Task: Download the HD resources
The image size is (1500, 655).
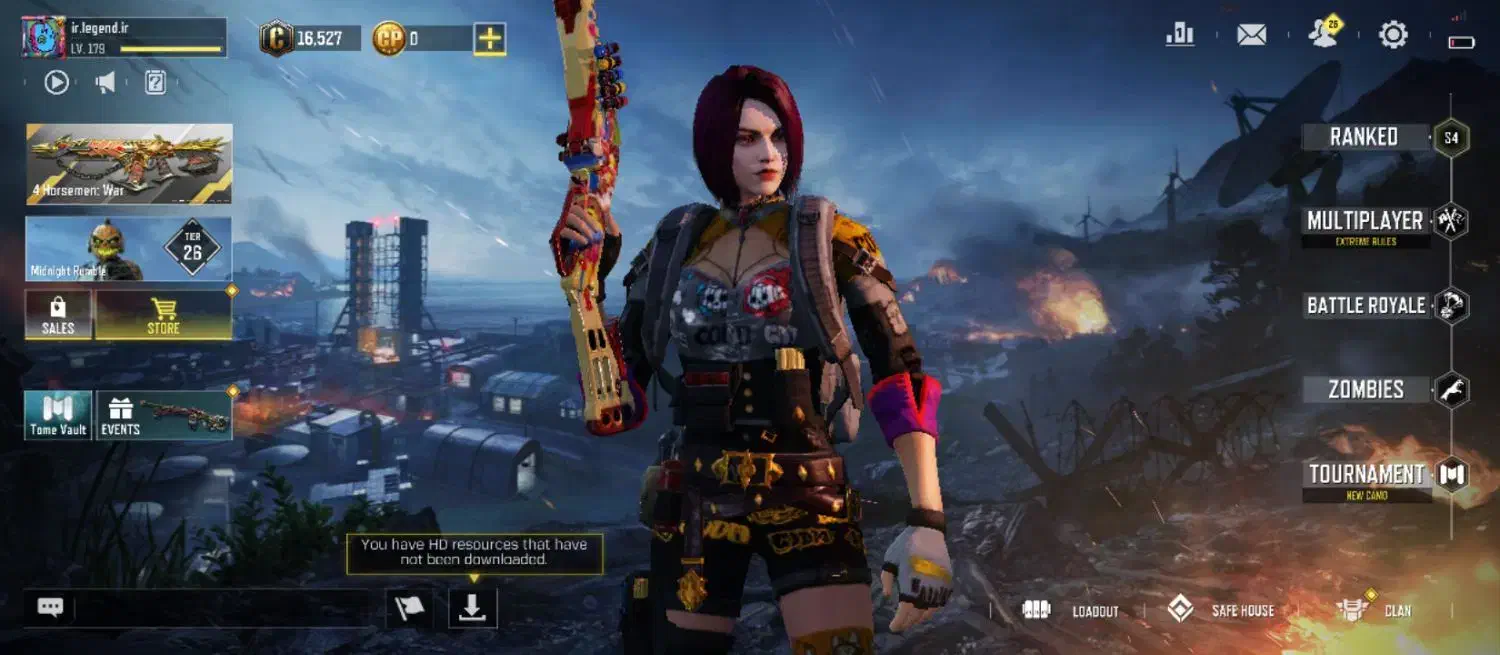Action: click(x=472, y=609)
